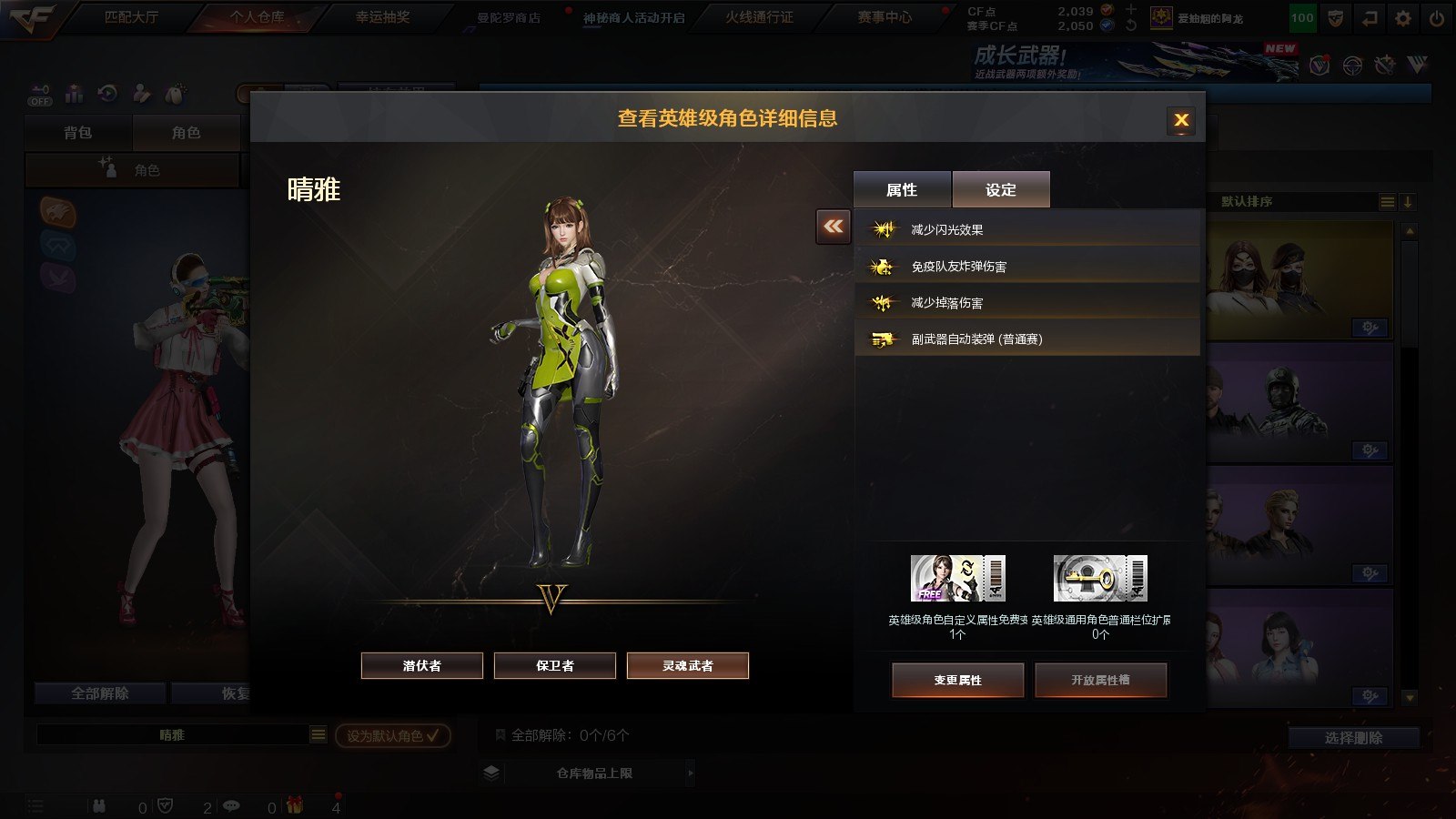
Task: Select the 减少闪光效果 attribute row
Action: [1026, 229]
